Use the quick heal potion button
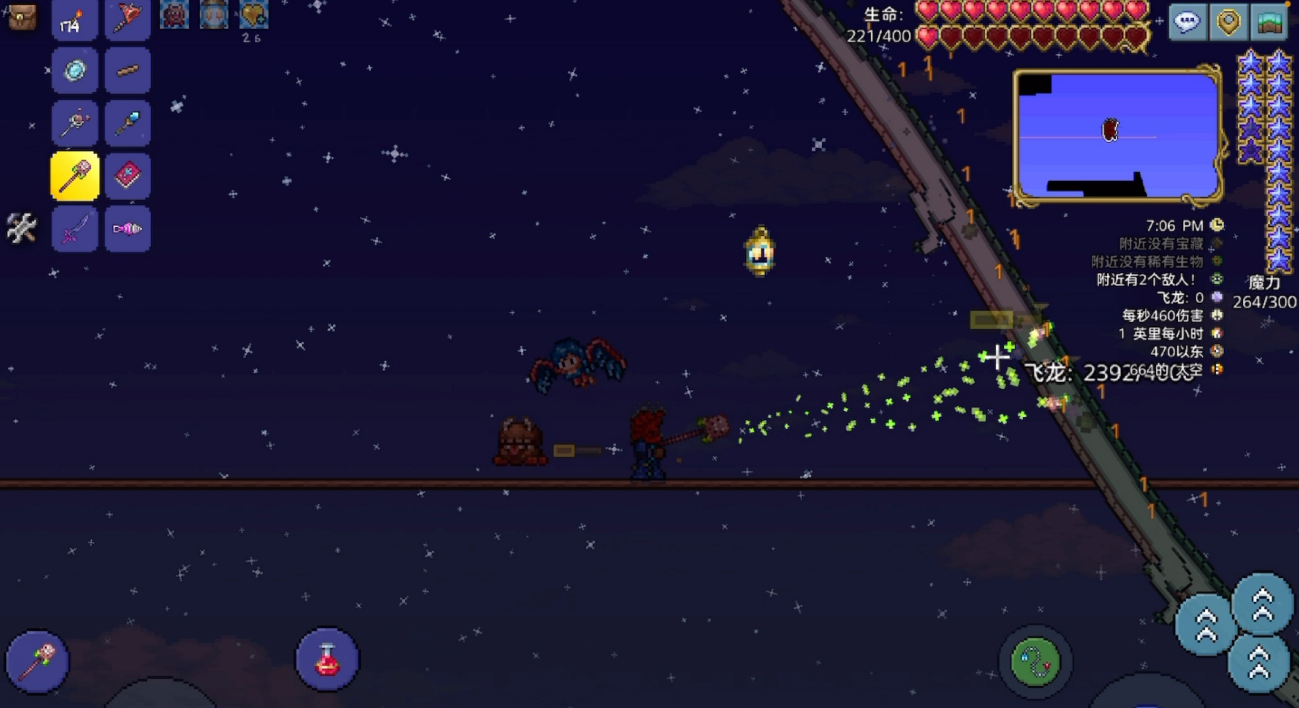This screenshot has height=708, width=1299. click(x=327, y=659)
